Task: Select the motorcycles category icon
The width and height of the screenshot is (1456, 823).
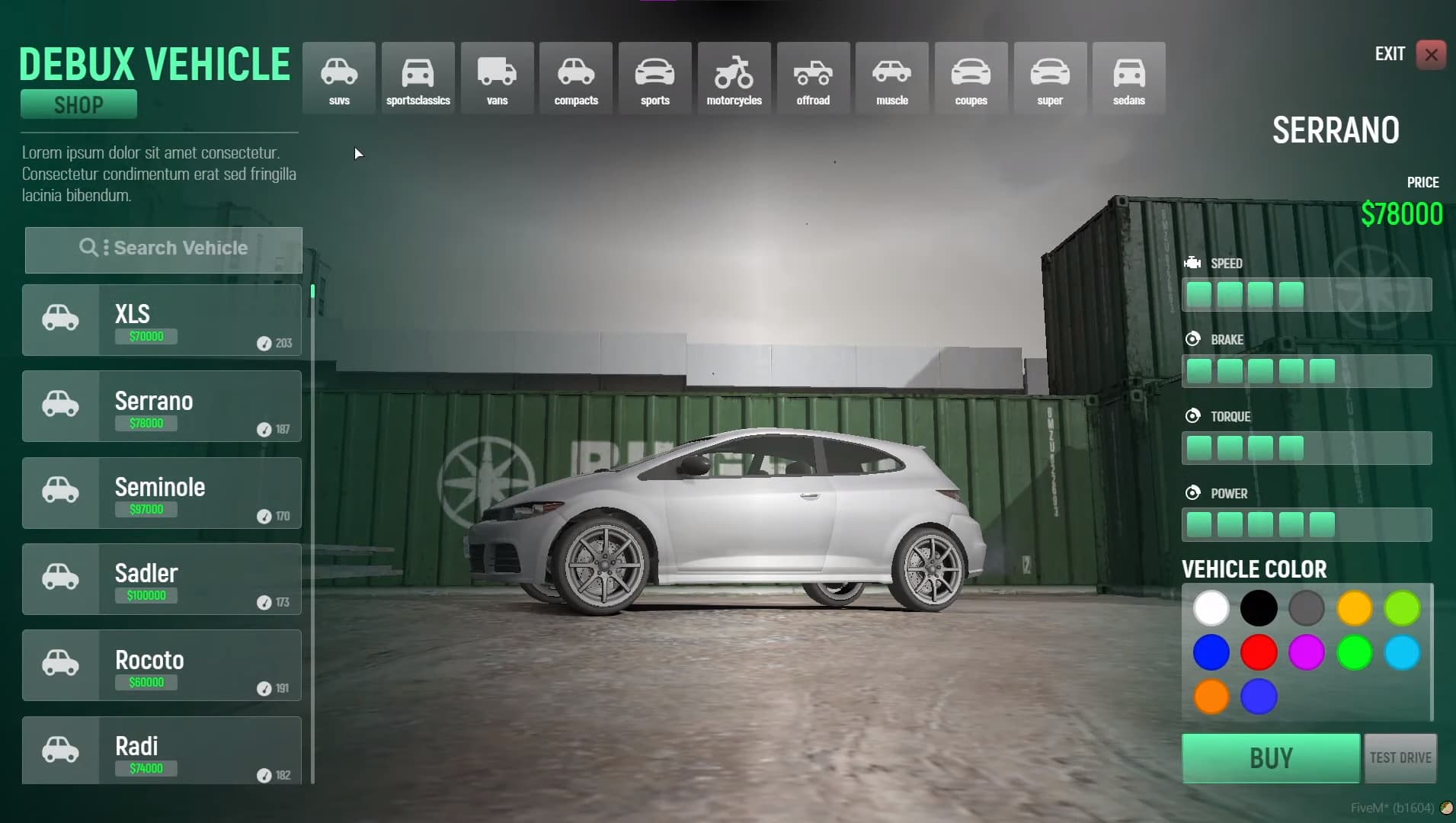Action: [x=734, y=76]
